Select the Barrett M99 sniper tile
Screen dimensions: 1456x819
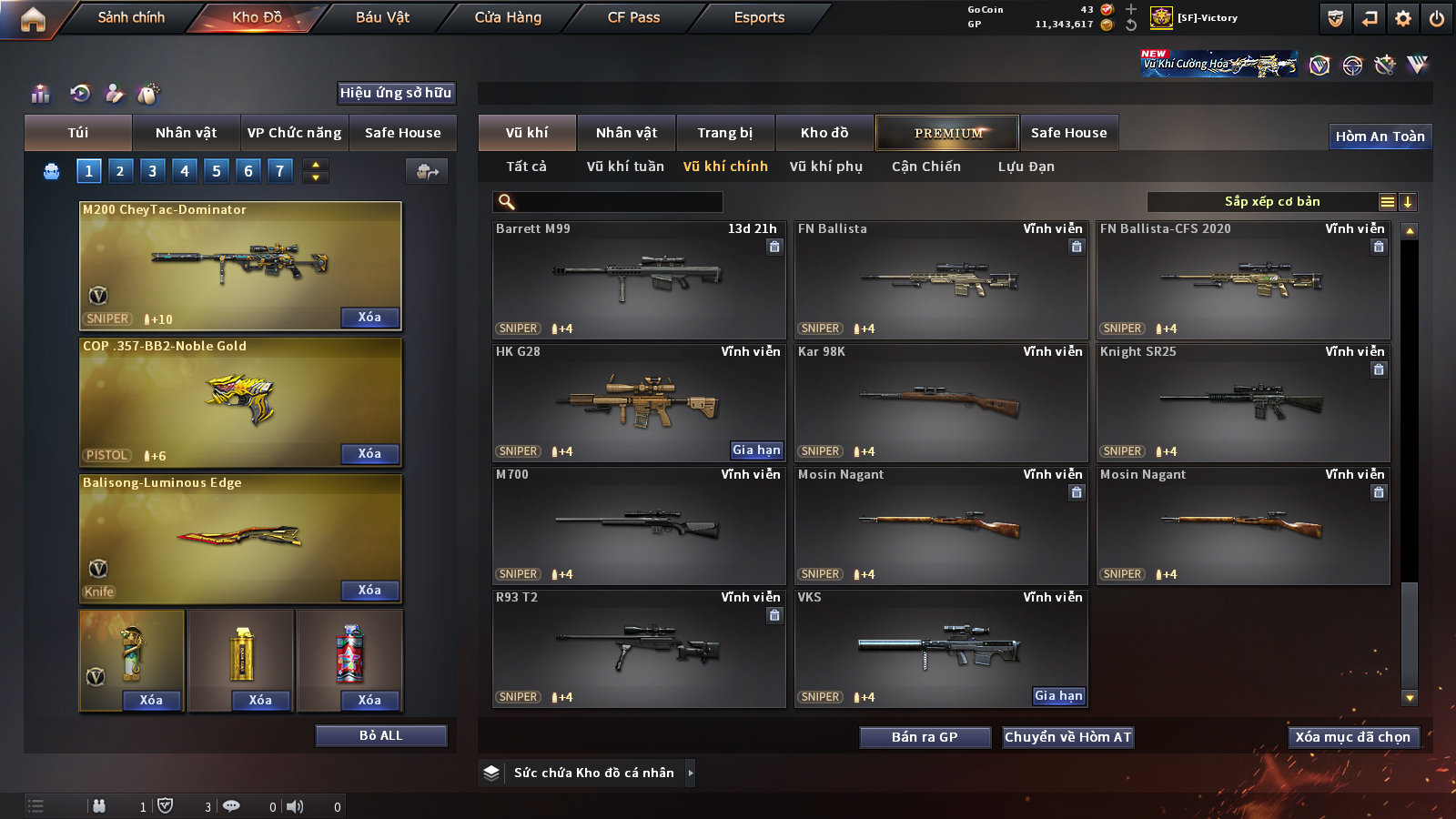tap(639, 280)
